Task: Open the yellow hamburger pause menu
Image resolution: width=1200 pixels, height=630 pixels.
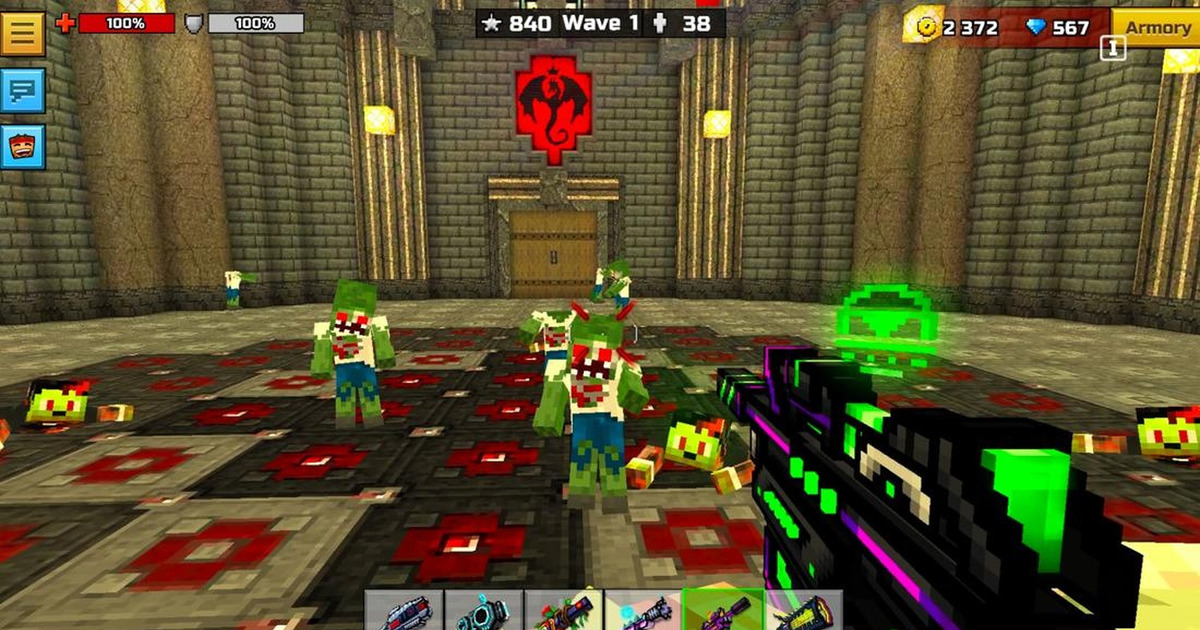Action: tap(23, 33)
